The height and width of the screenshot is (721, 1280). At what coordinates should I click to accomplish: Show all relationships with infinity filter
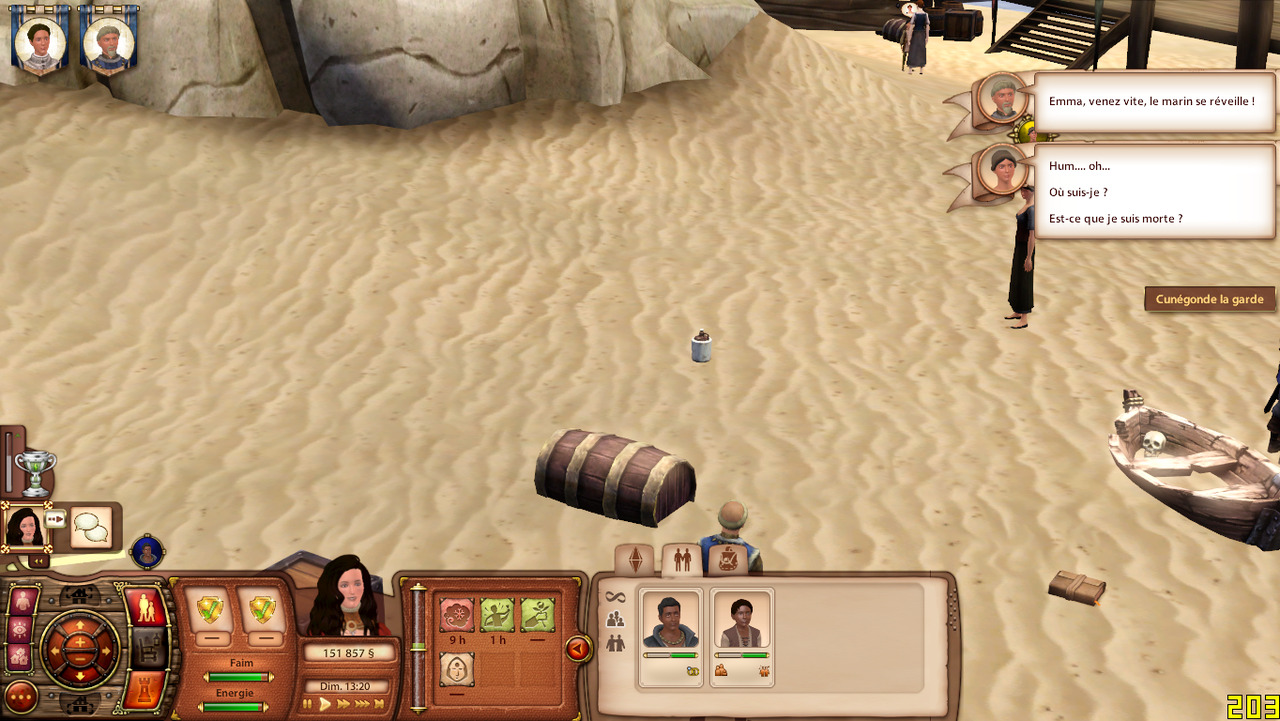[615, 597]
